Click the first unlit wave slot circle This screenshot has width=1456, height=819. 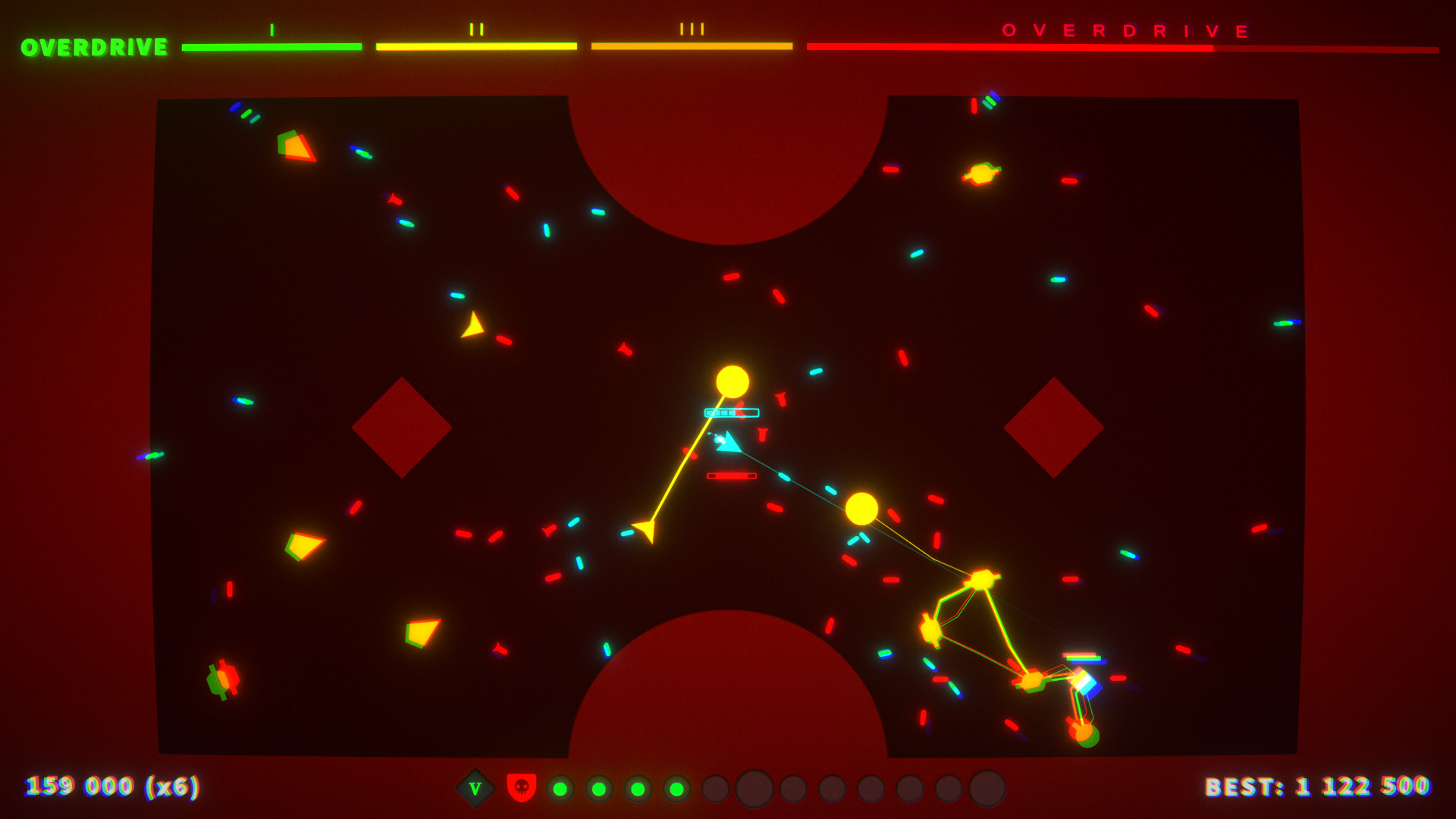point(715,789)
